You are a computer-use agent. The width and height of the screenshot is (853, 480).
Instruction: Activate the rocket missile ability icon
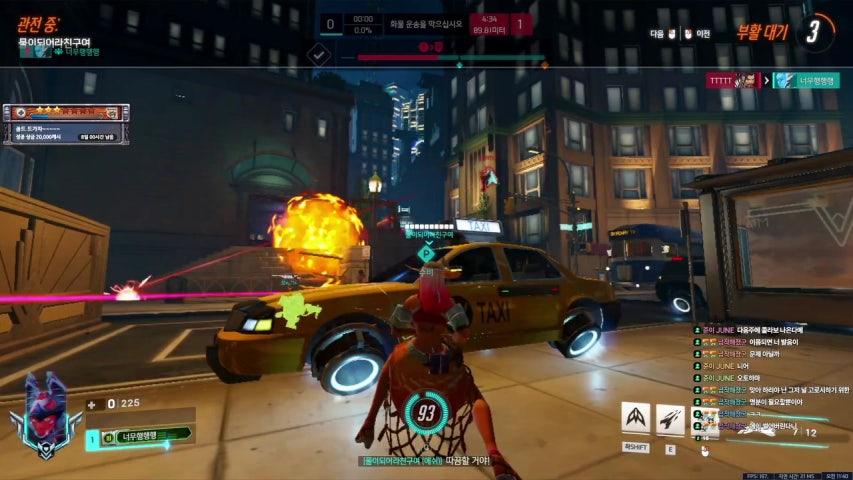670,418
